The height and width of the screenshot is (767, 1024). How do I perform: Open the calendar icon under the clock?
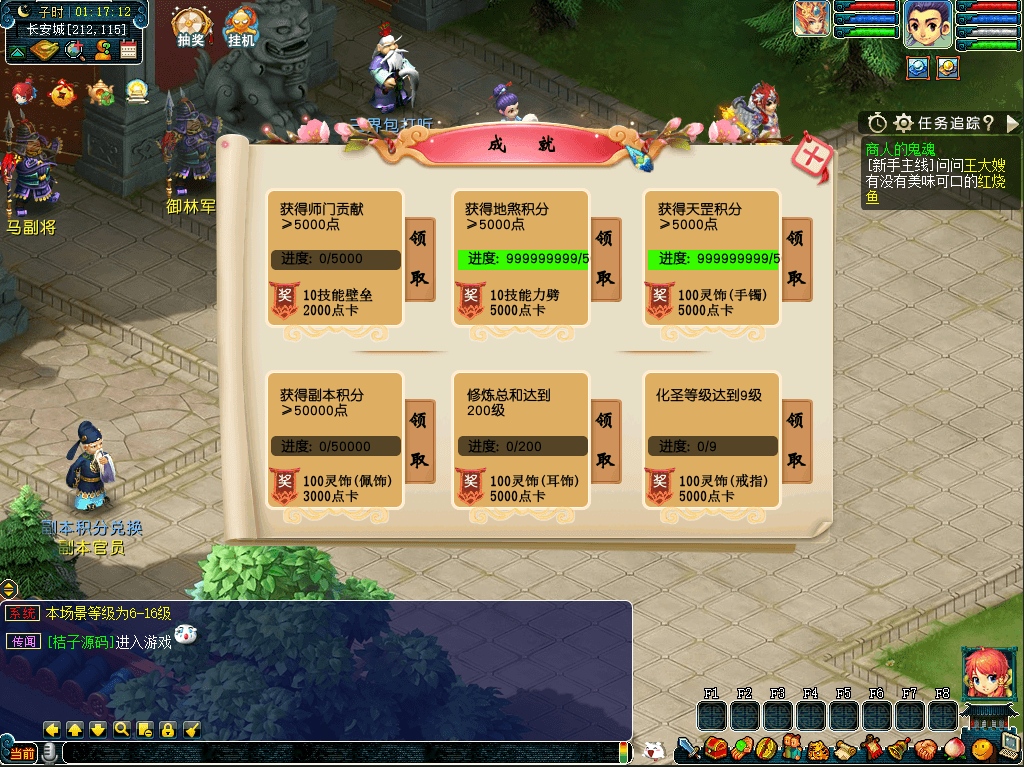coord(129,51)
